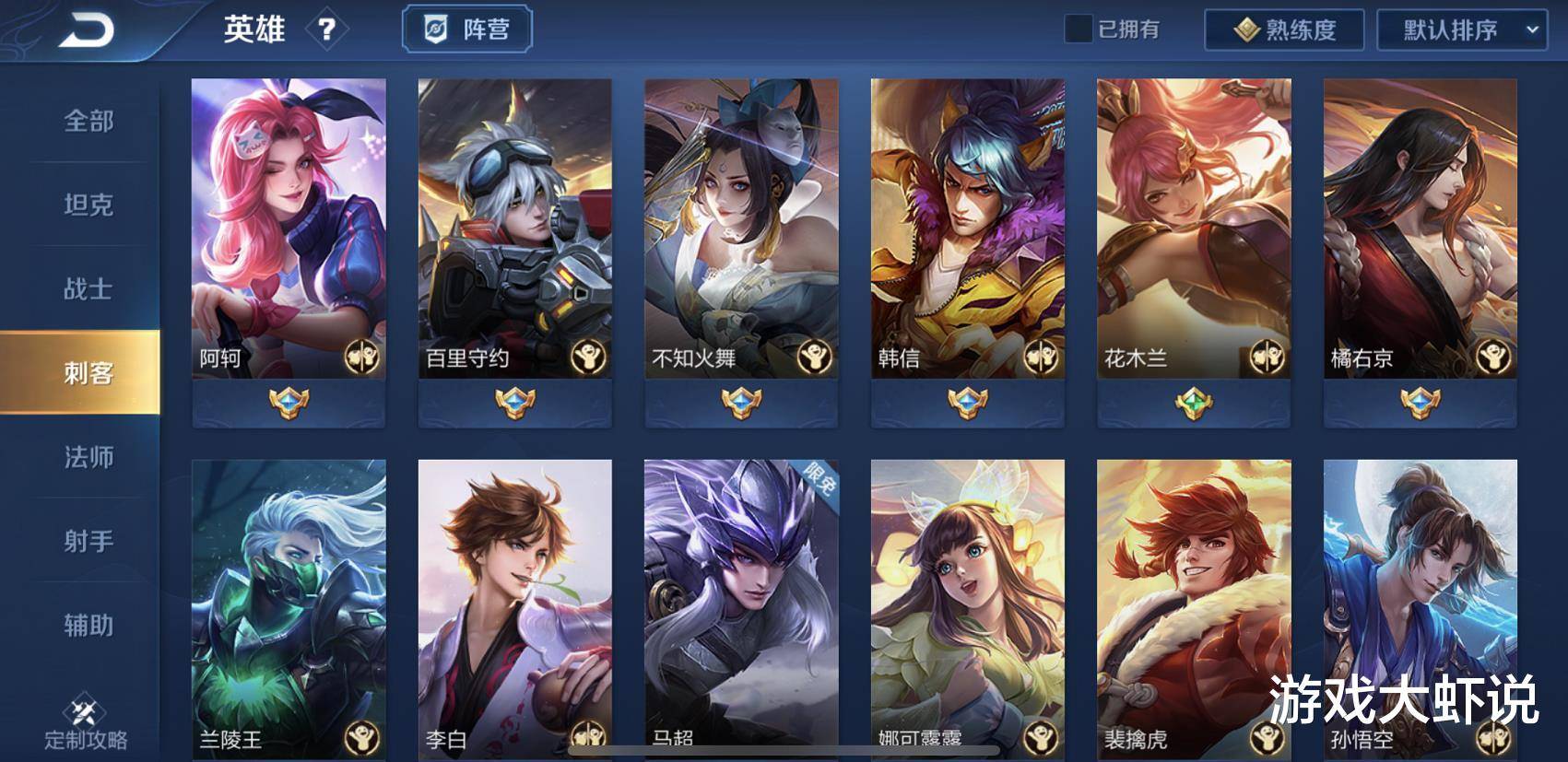Show the 战士 warrior category
This screenshot has height=762, width=1568.
(x=88, y=289)
